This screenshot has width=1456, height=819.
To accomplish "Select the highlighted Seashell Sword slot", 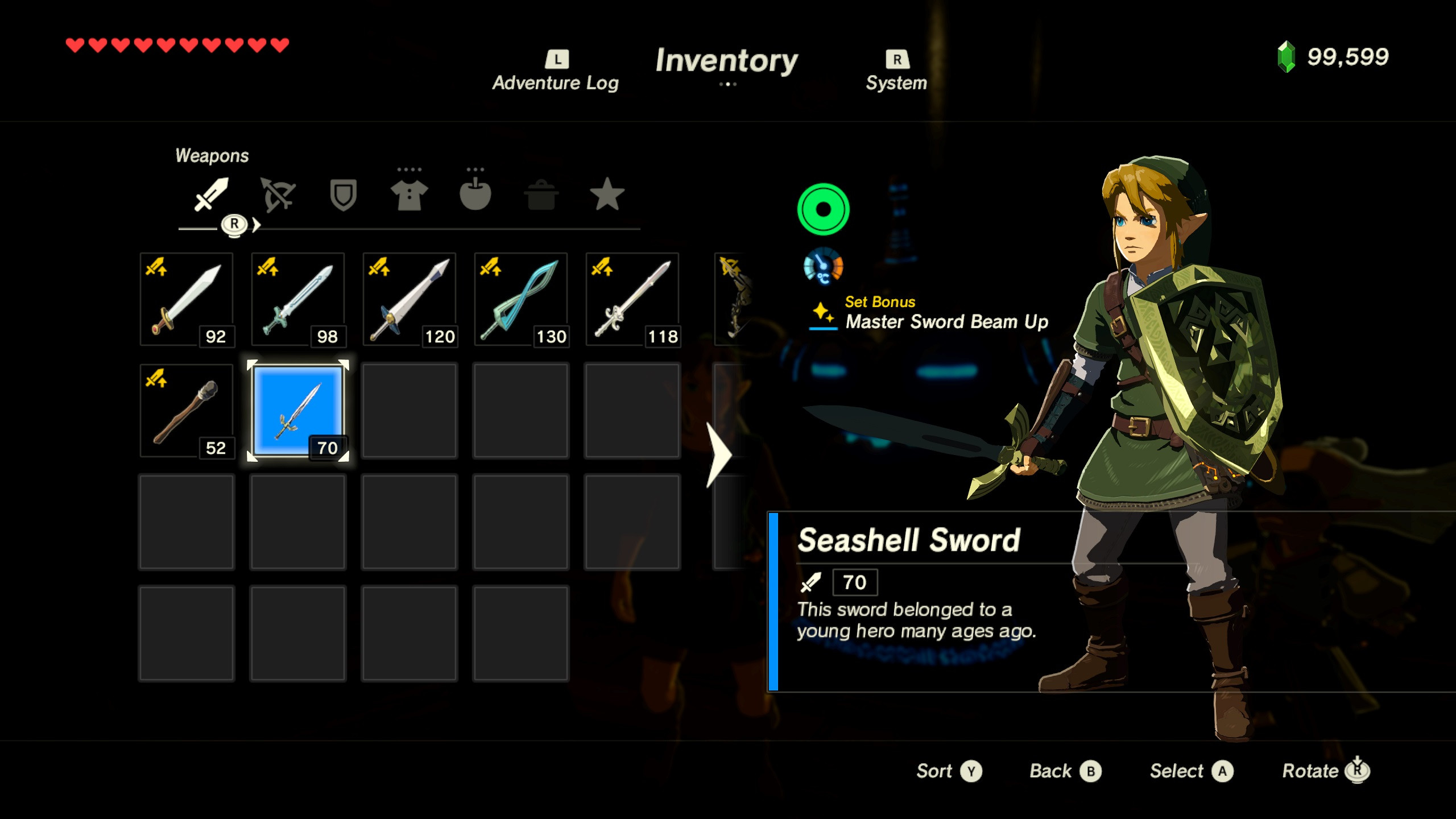I will point(297,411).
